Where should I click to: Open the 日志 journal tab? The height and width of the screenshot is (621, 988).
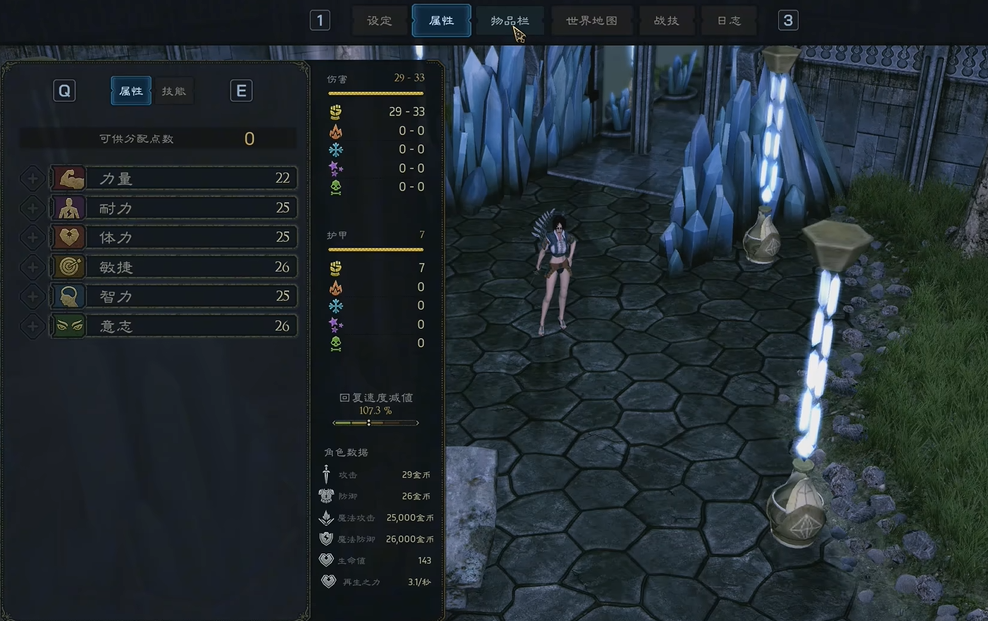(x=729, y=21)
